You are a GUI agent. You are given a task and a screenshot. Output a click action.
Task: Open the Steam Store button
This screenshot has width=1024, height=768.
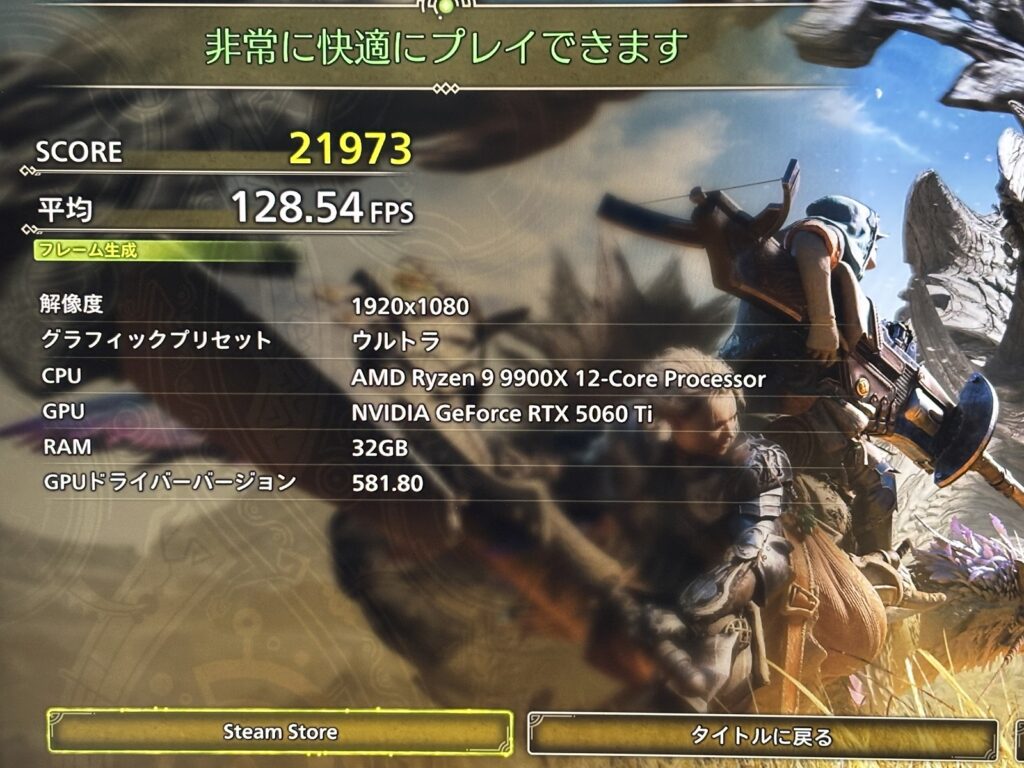[280, 732]
